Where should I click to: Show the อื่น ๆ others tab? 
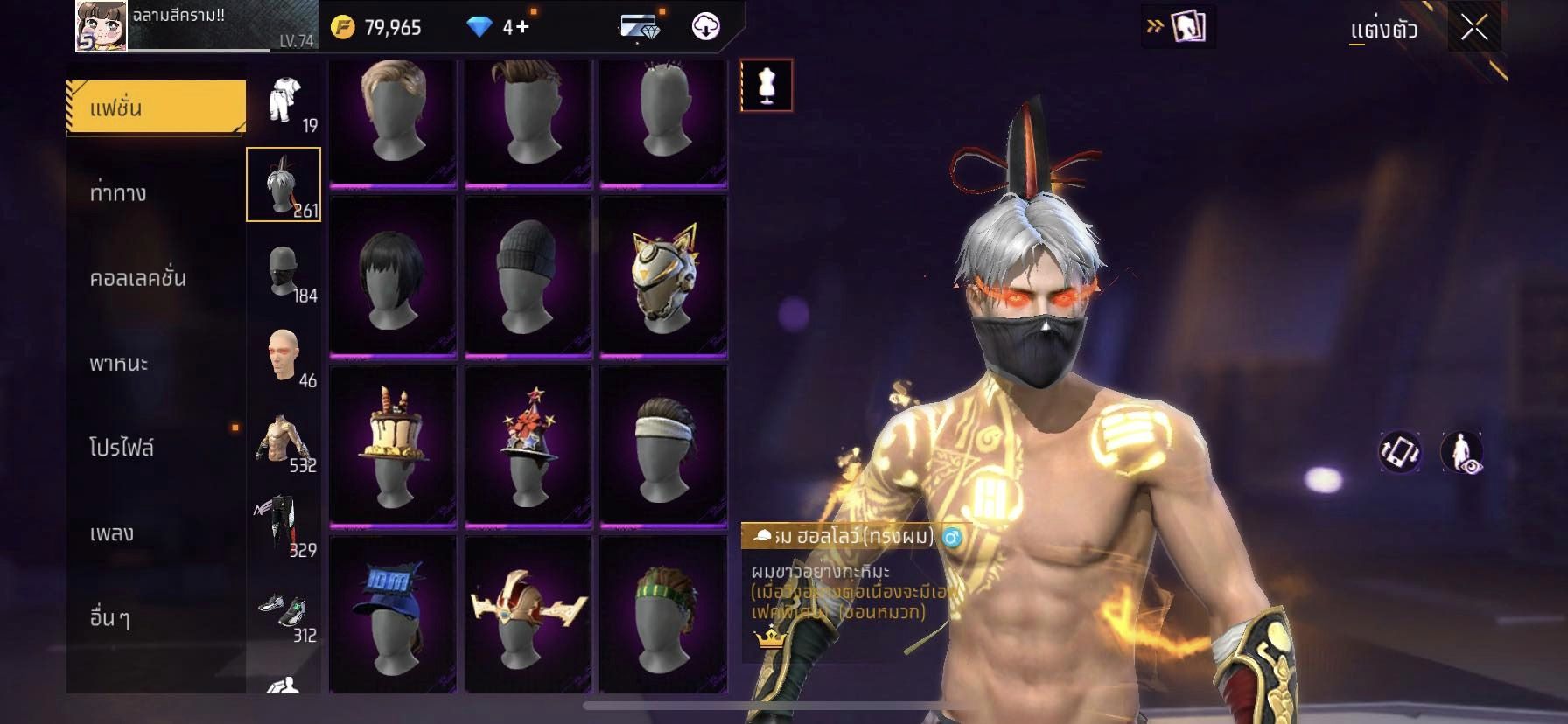point(110,616)
